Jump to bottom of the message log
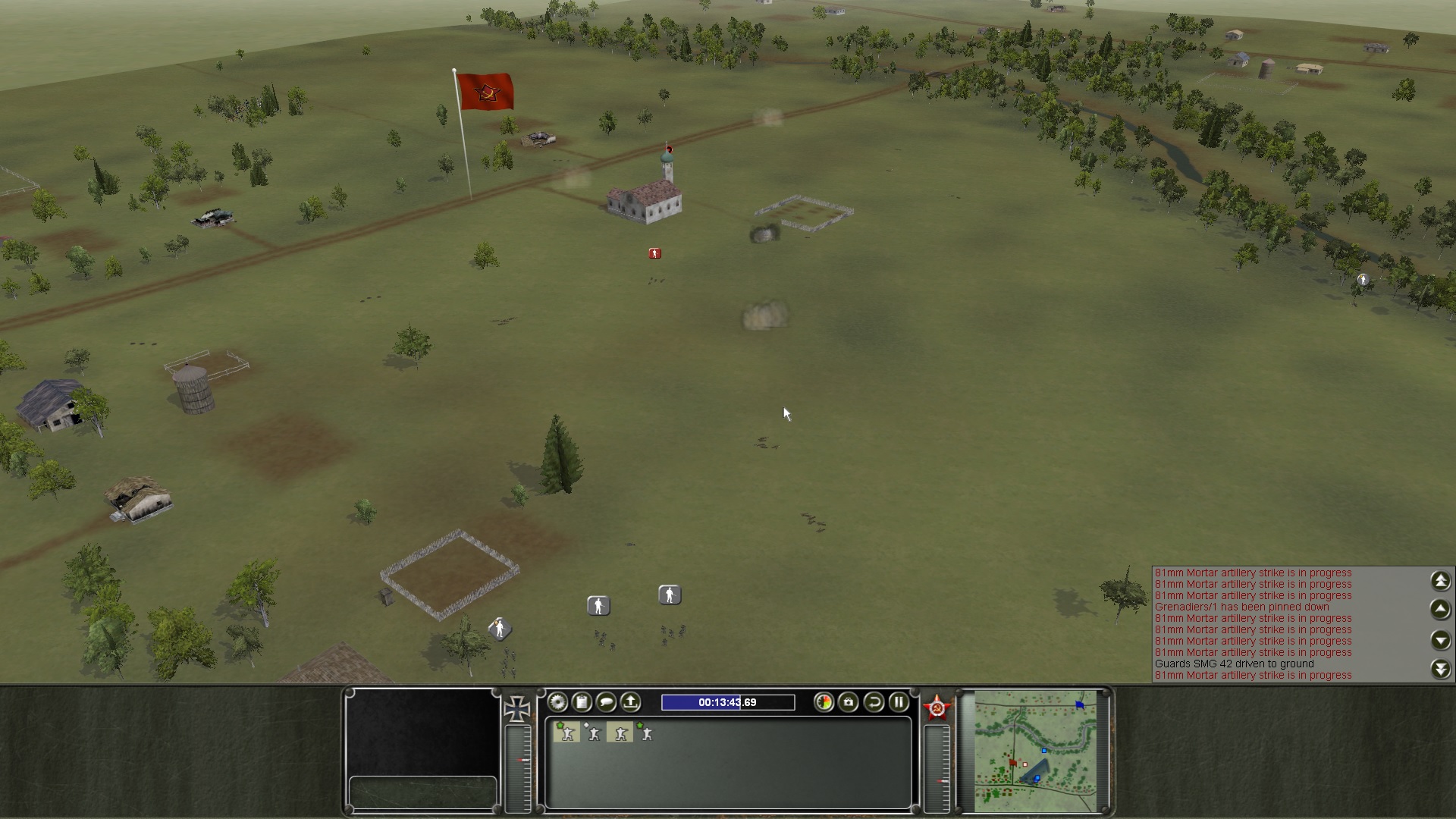Screen dimensions: 1456x819 [1441, 669]
